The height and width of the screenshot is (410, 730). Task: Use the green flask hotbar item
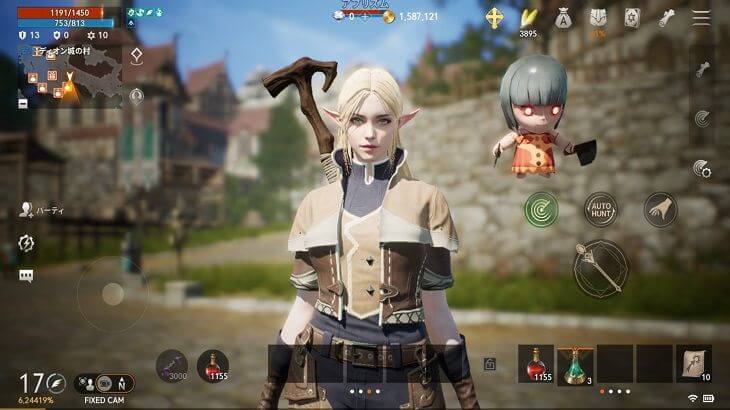(574, 364)
